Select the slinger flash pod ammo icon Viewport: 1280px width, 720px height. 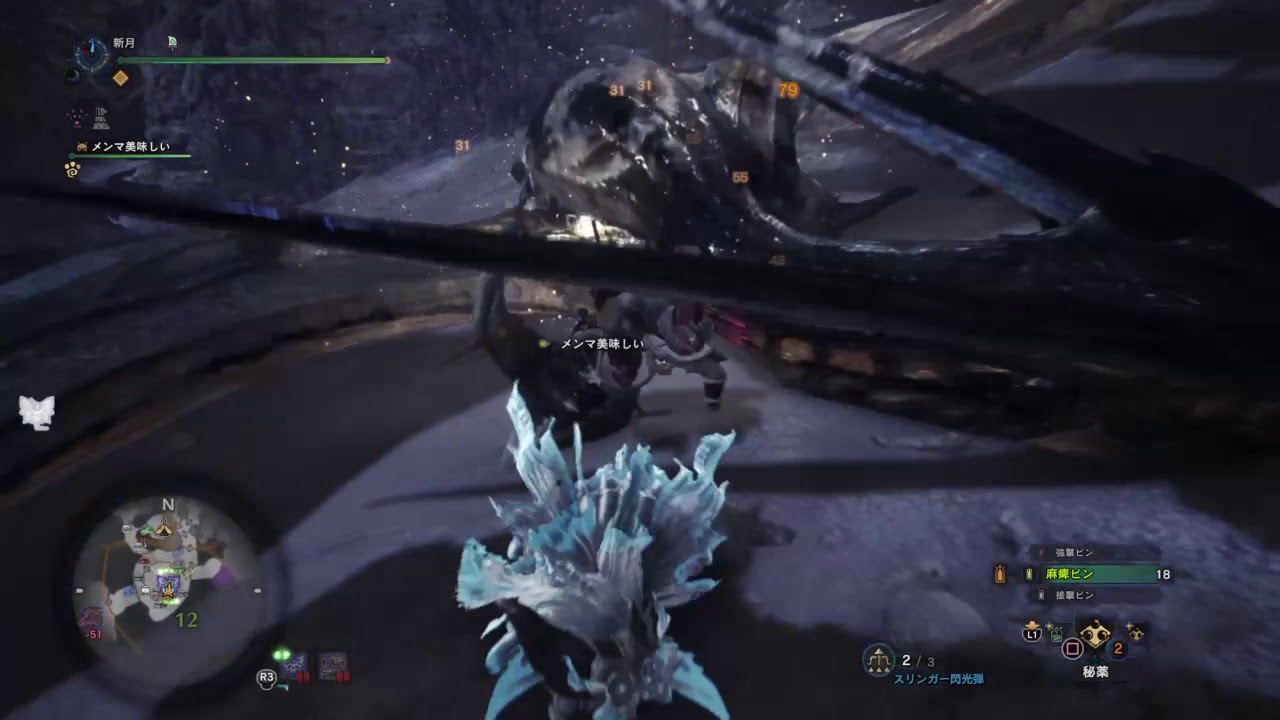879,660
